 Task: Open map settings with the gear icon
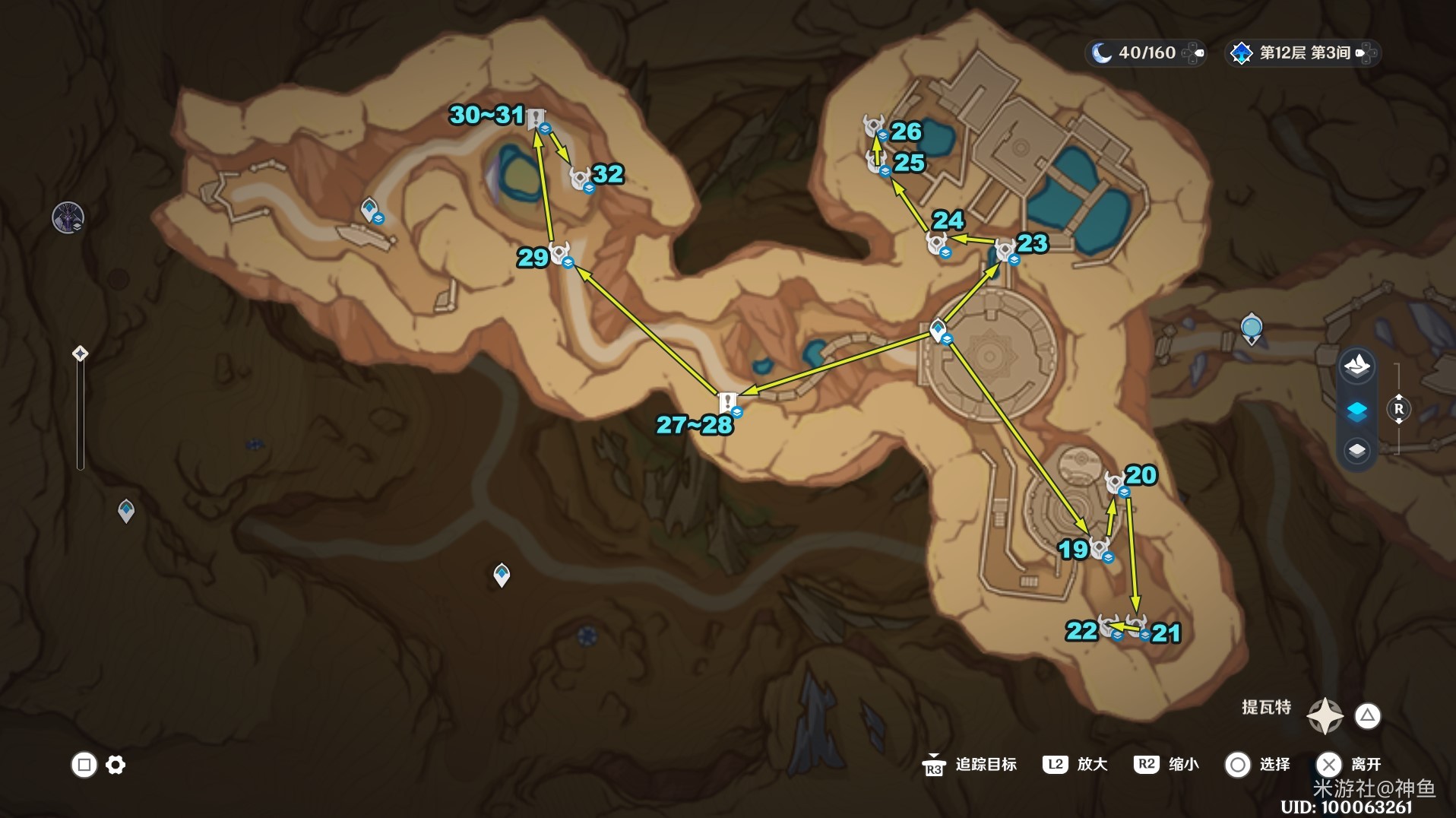point(116,764)
